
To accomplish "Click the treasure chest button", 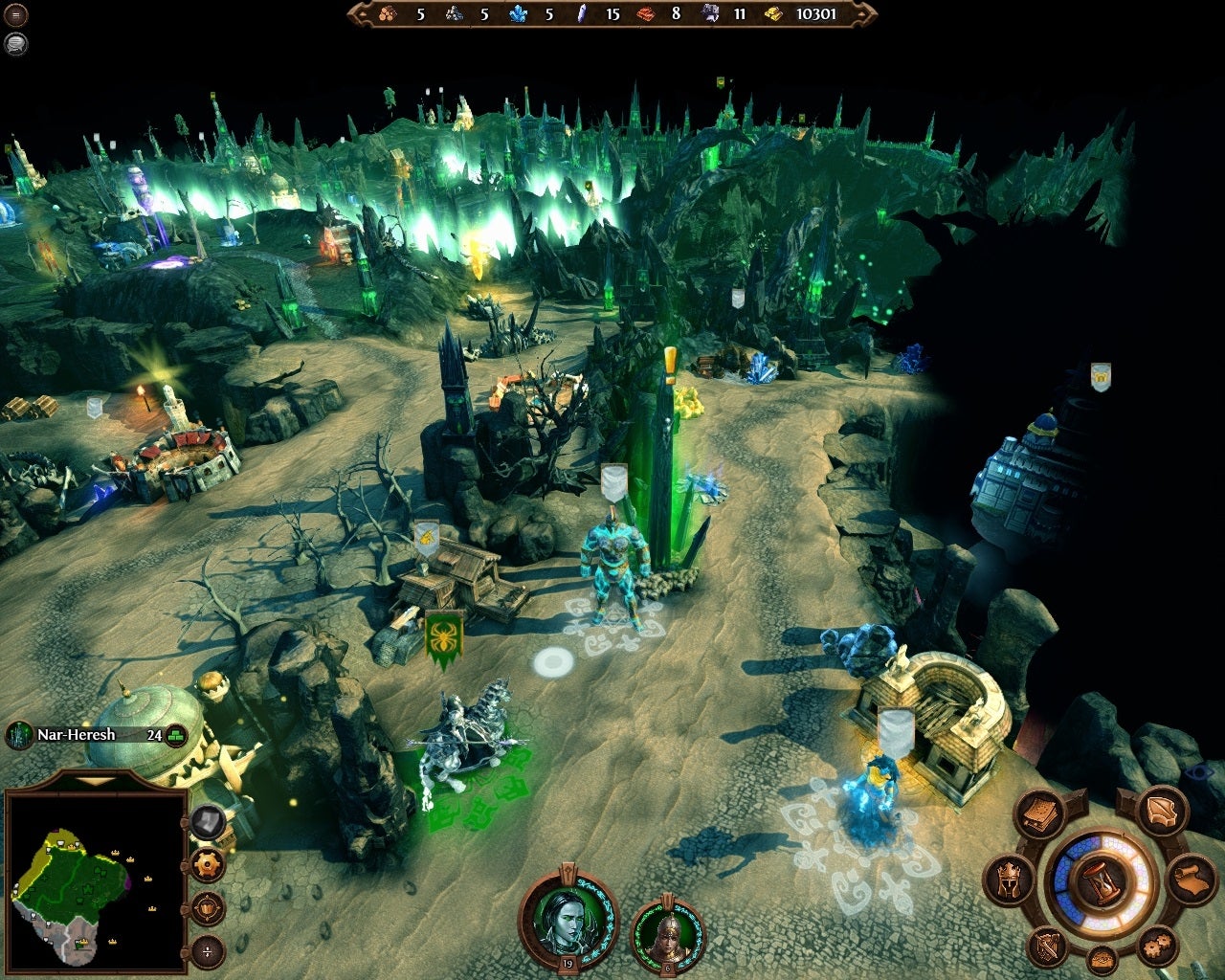I will click(x=1102, y=960).
